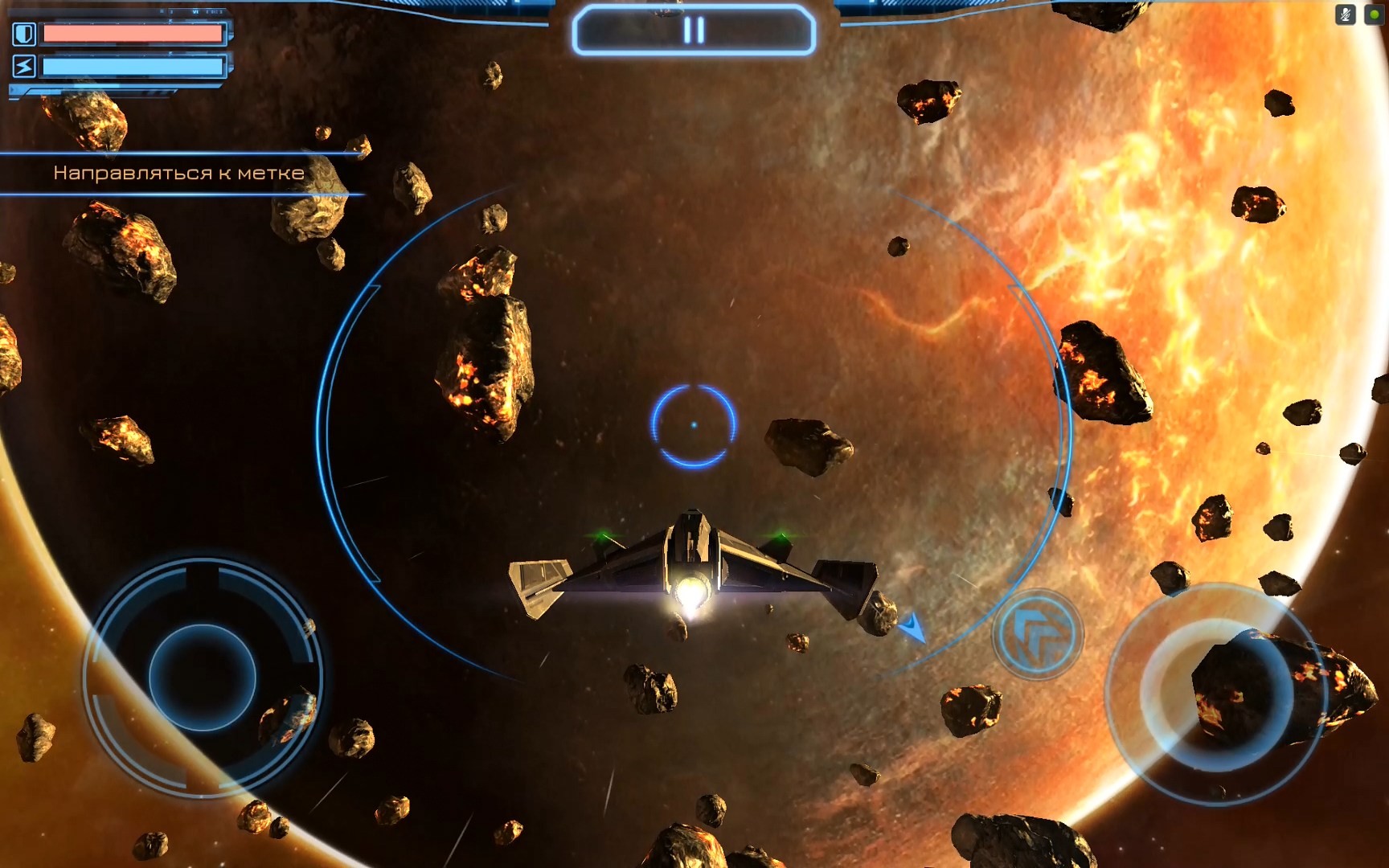Click the muted microphone overlay icon top right
This screenshot has width=1389, height=868.
pos(1345,14)
